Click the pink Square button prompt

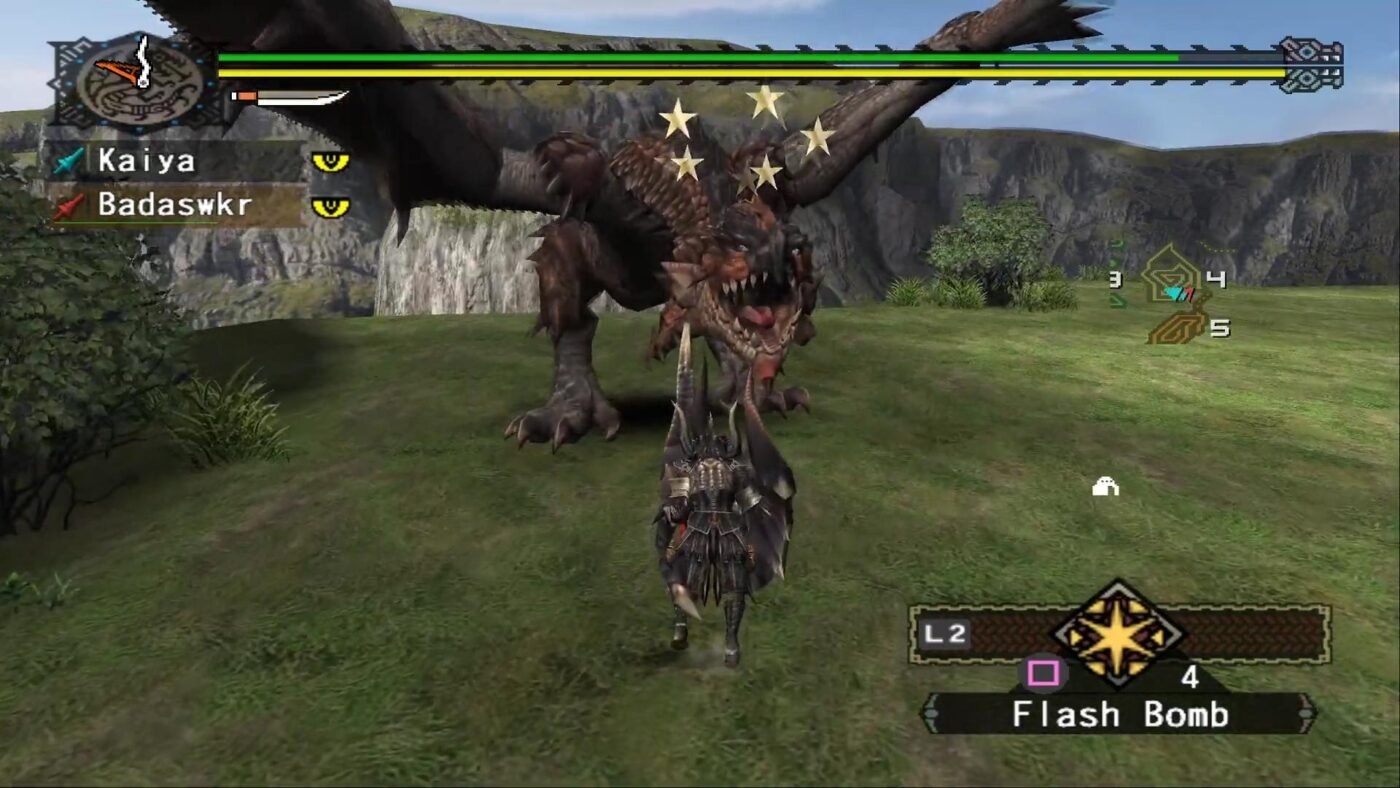tap(1043, 672)
